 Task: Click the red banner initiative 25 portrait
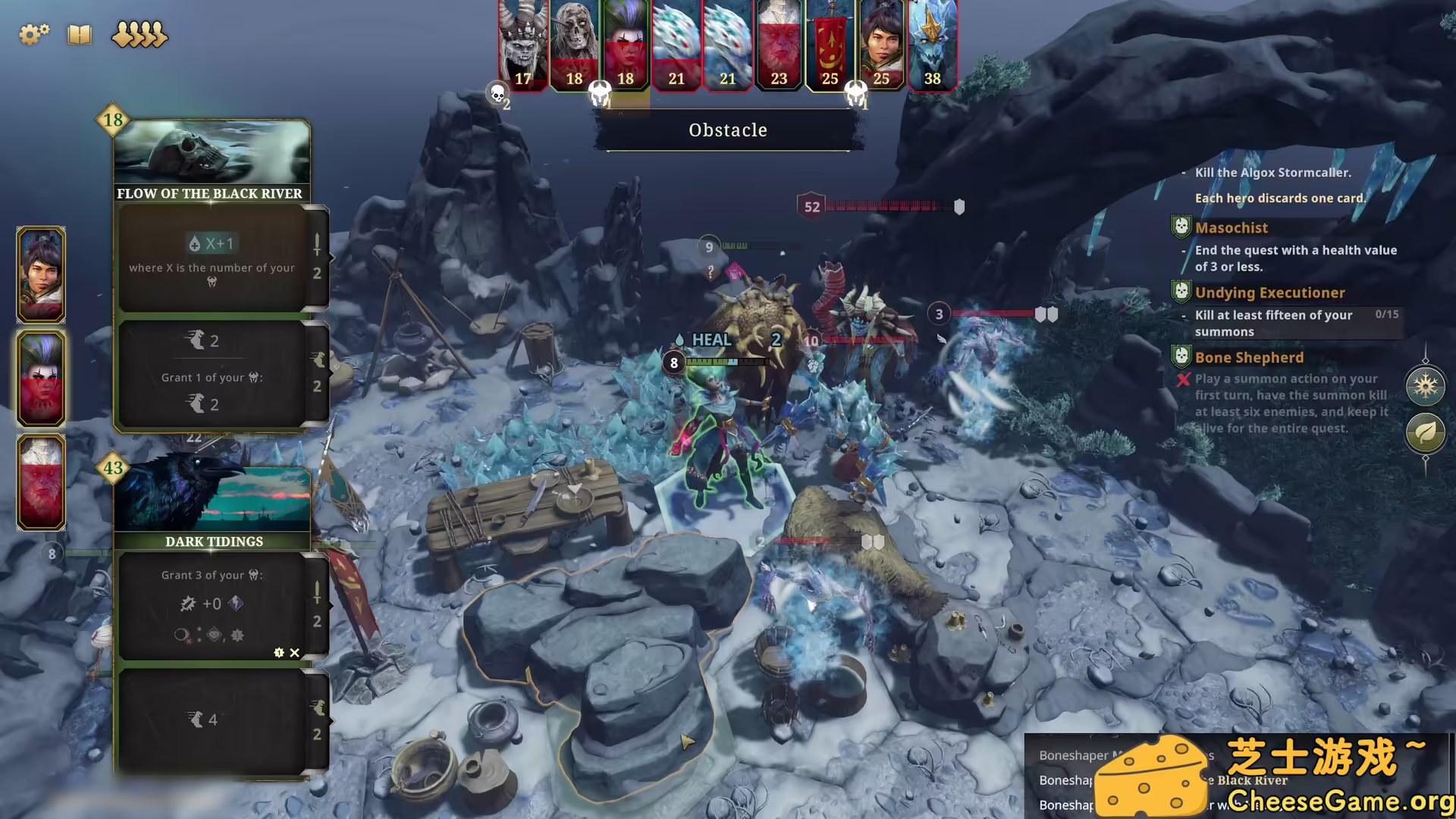click(830, 45)
